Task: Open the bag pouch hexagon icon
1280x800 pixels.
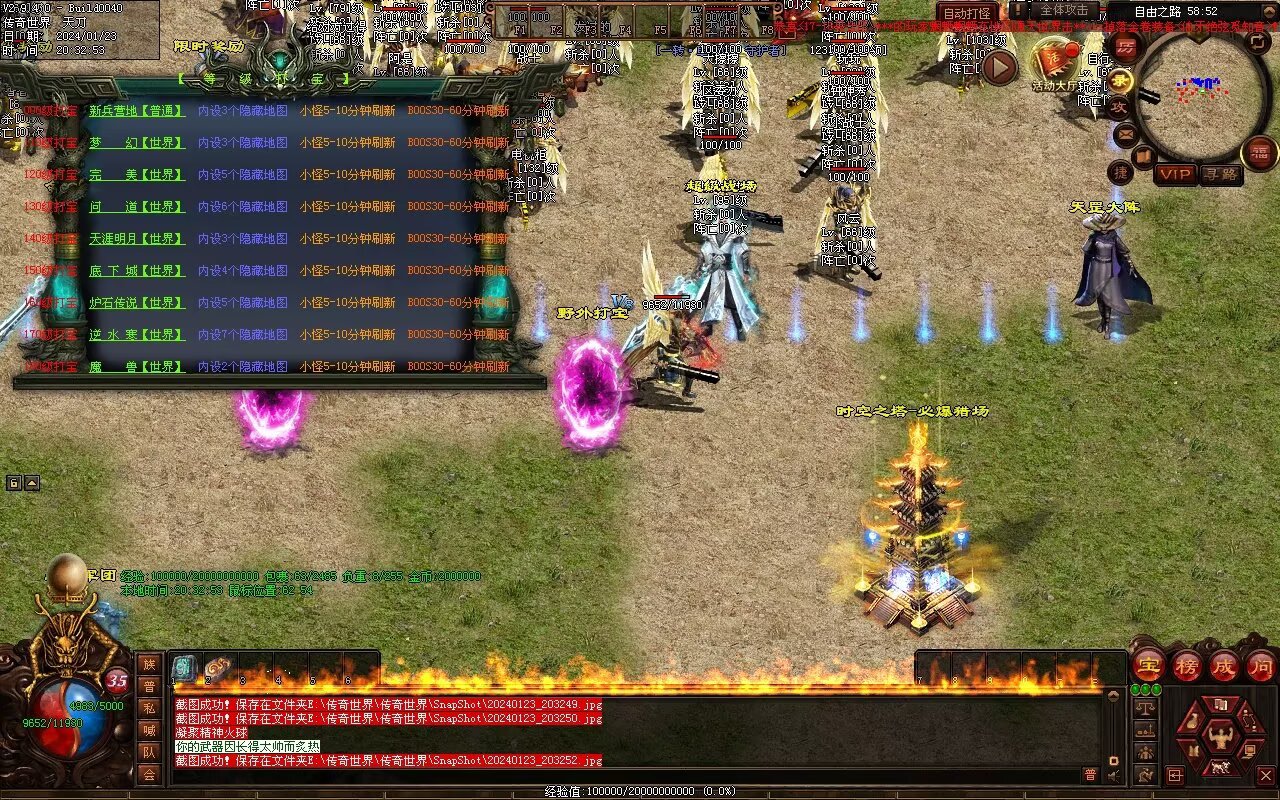Action: (x=1193, y=723)
